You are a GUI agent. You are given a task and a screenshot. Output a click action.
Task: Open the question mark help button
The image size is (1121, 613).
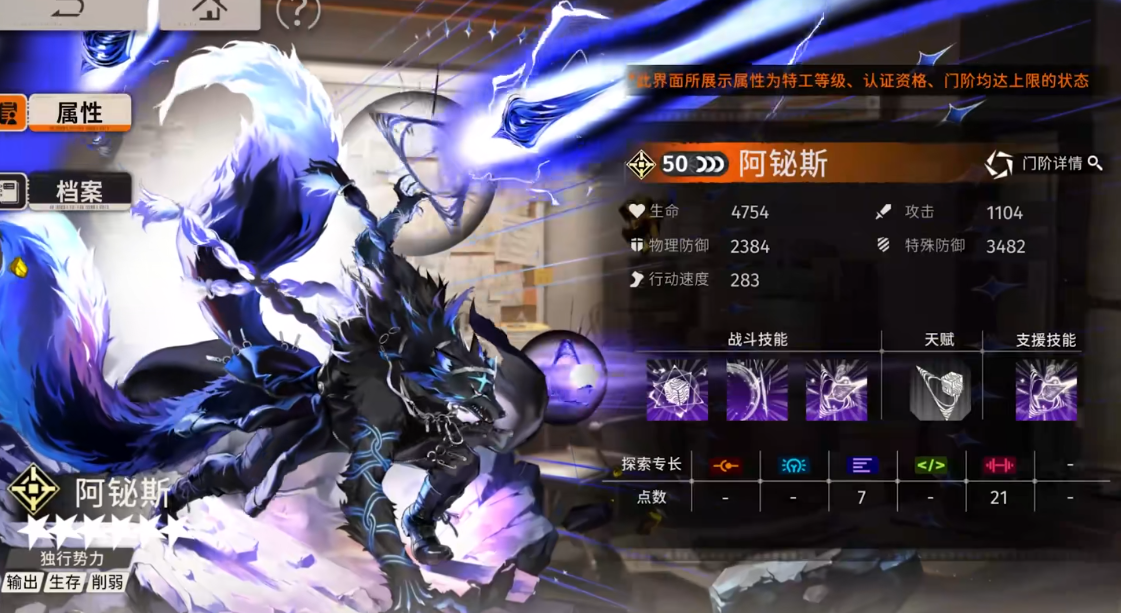pyautogui.click(x=298, y=12)
